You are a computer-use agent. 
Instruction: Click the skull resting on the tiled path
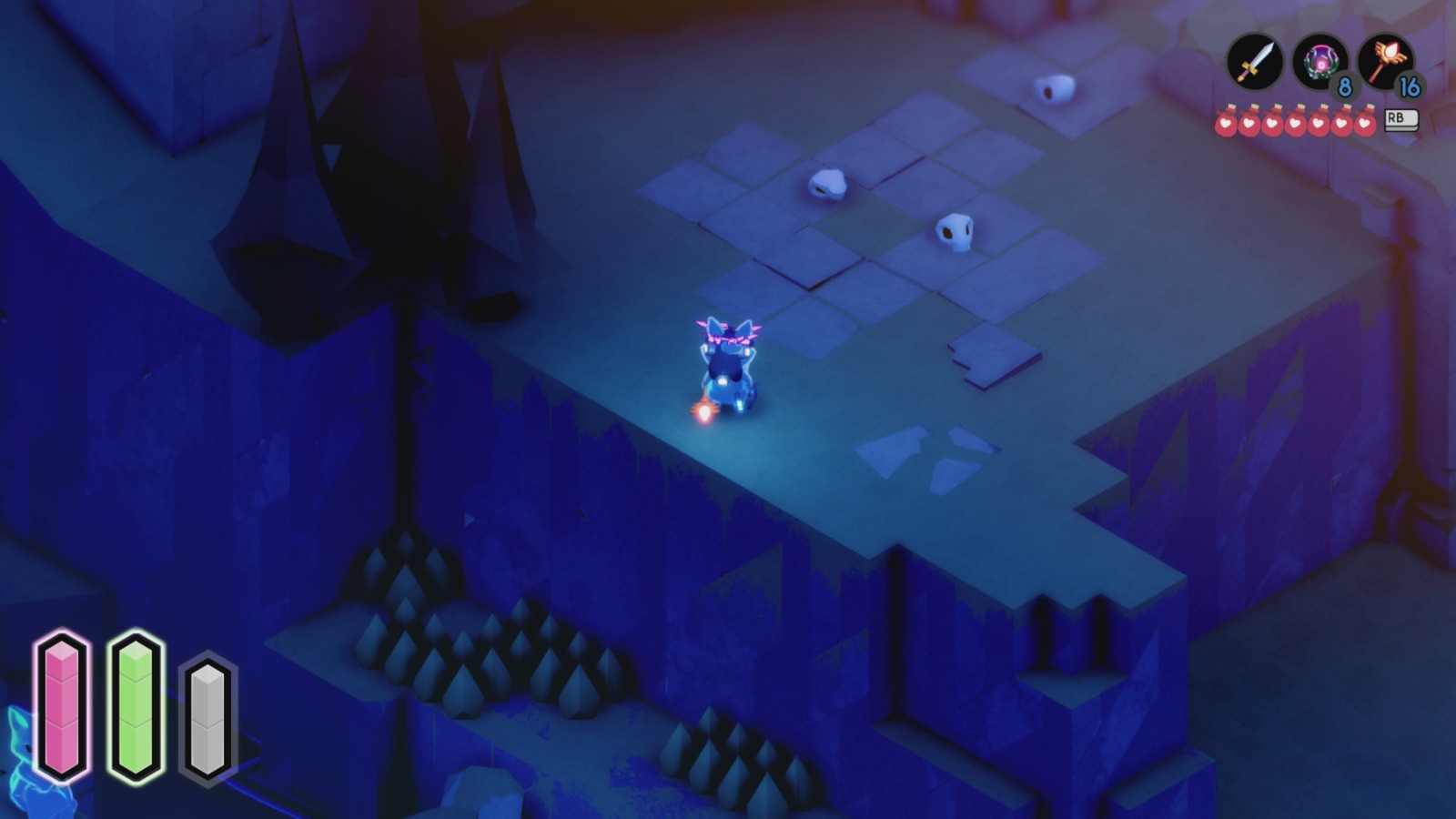pos(829,185)
